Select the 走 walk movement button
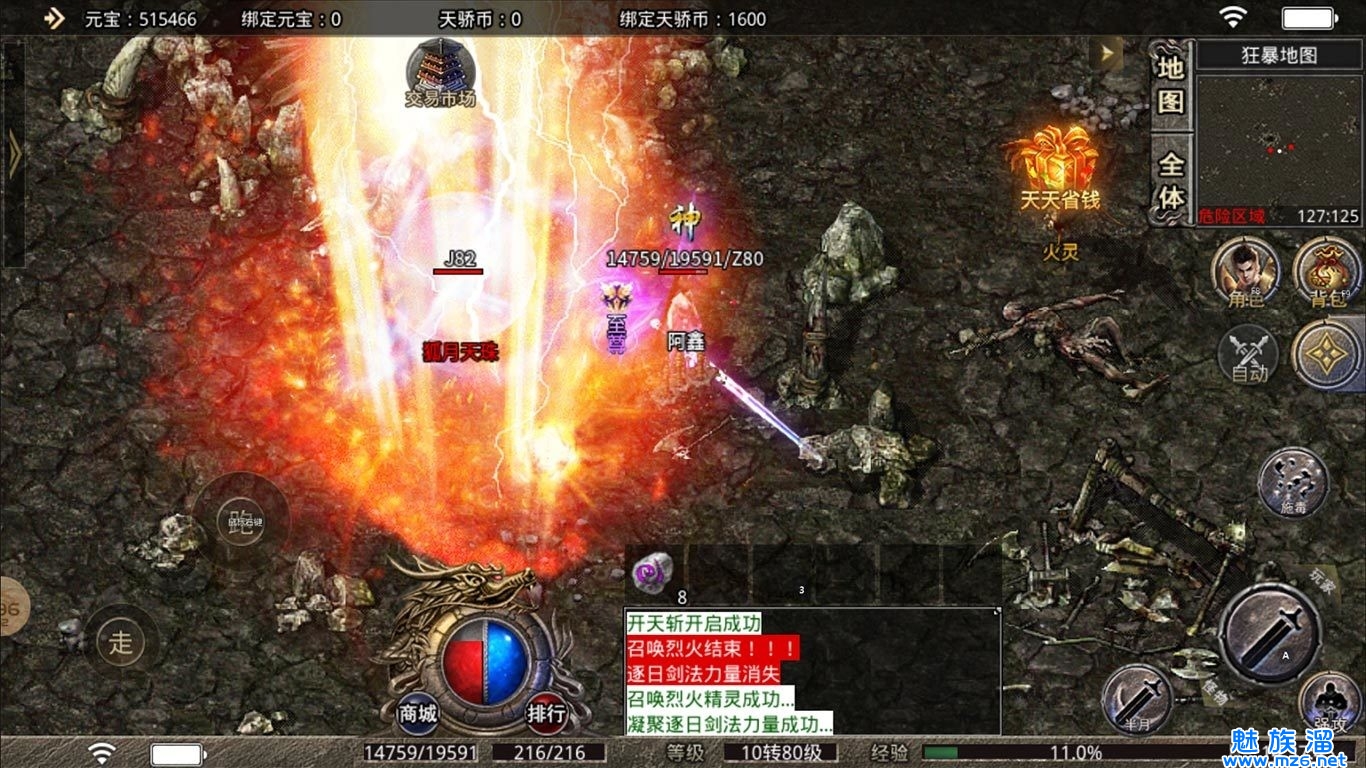This screenshot has height=768, width=1366. tap(121, 642)
